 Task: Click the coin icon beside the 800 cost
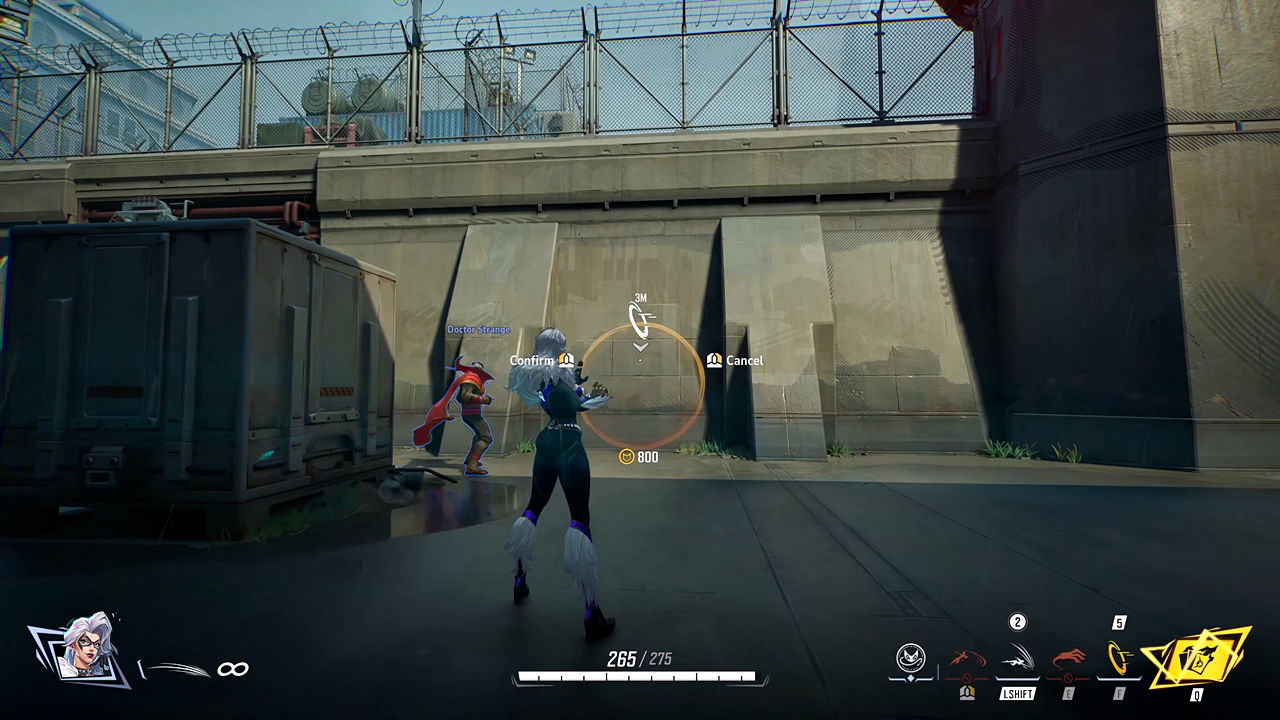click(627, 456)
